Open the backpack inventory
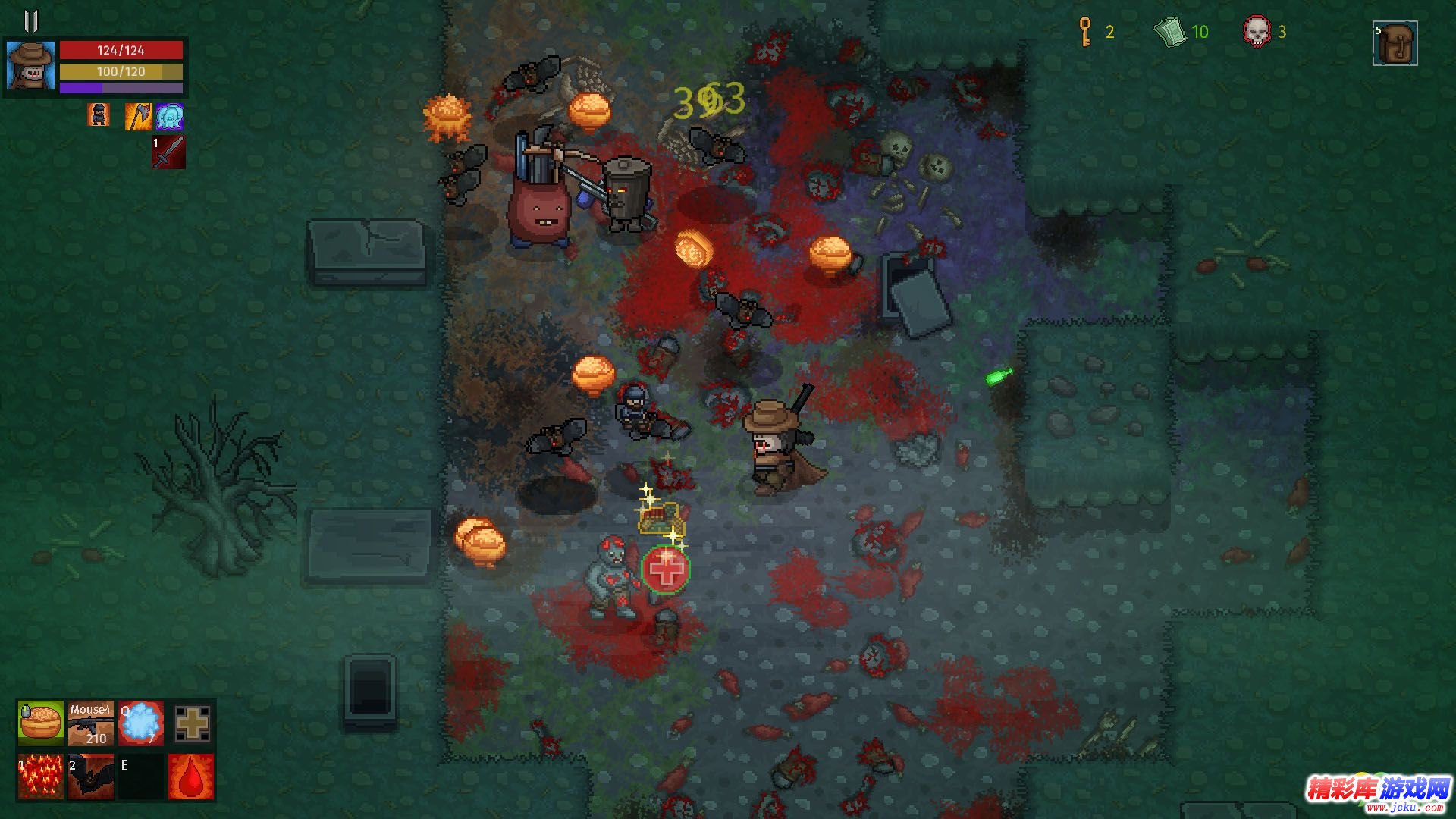 click(1395, 43)
